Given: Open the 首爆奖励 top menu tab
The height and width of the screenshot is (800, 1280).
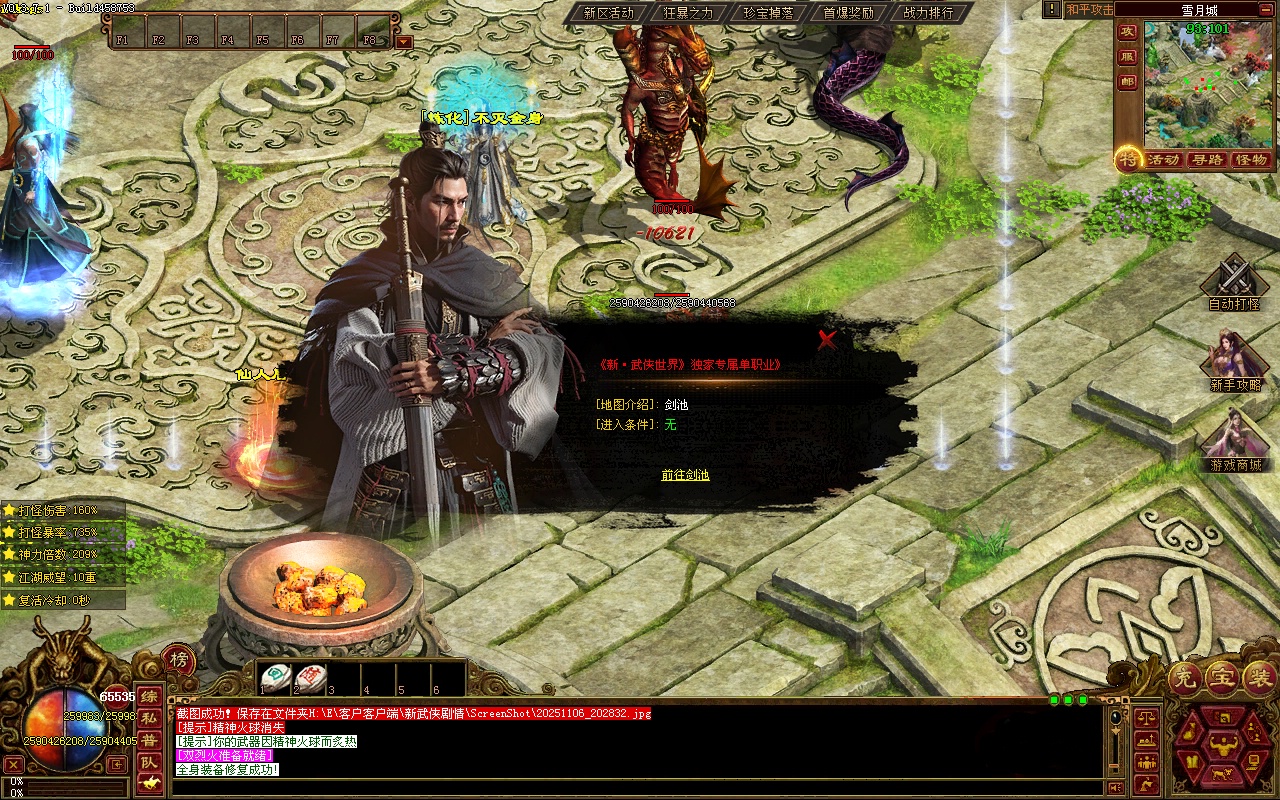Looking at the screenshot, I should point(848,13).
